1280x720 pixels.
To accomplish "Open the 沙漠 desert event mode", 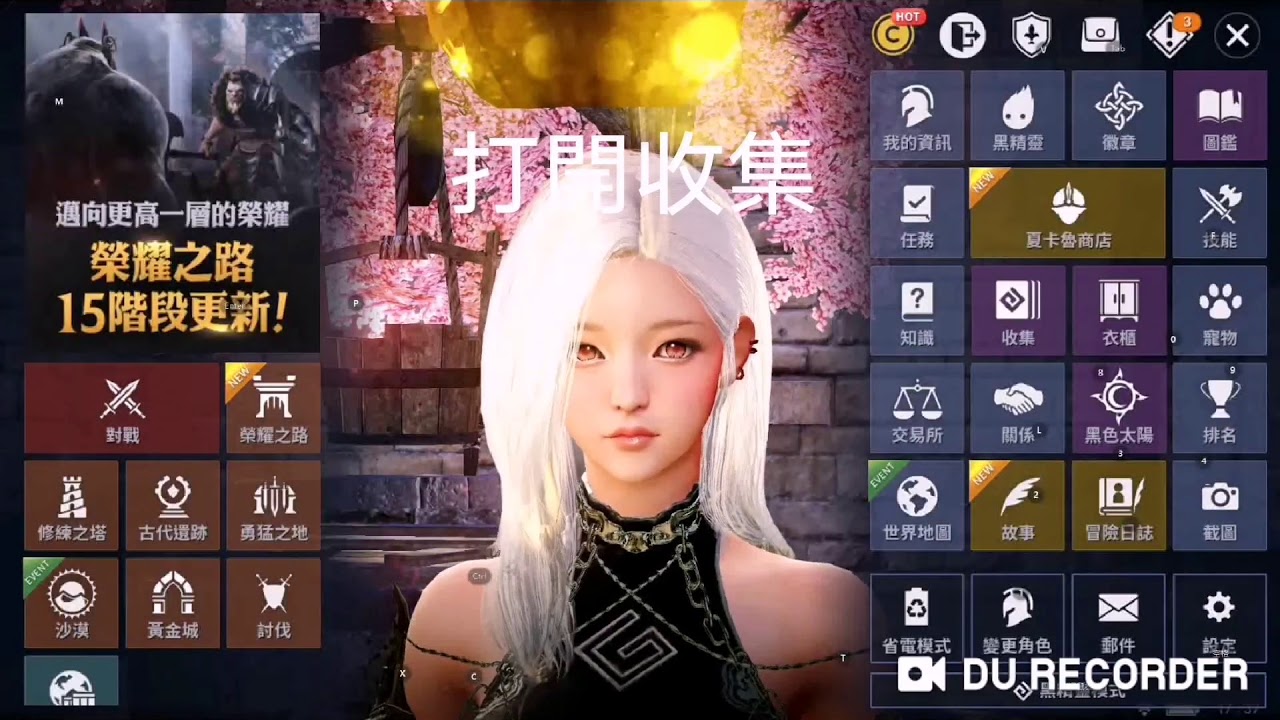I will (x=70, y=602).
